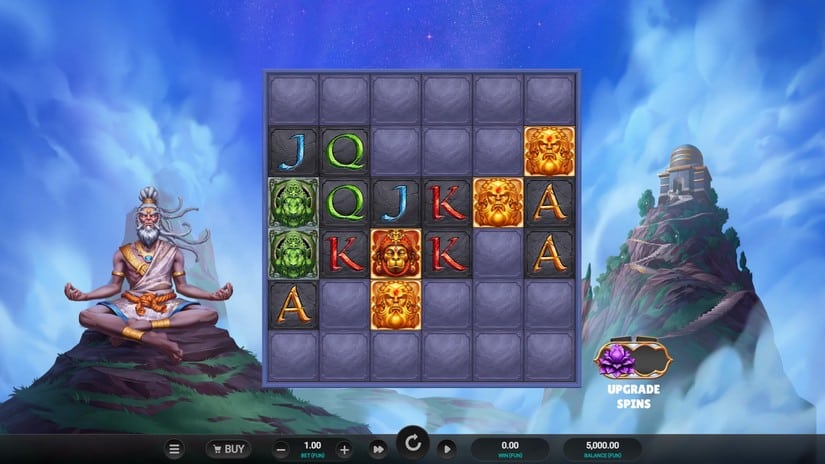Click the BUY feature button
This screenshot has width=825, height=464.
coord(228,449)
